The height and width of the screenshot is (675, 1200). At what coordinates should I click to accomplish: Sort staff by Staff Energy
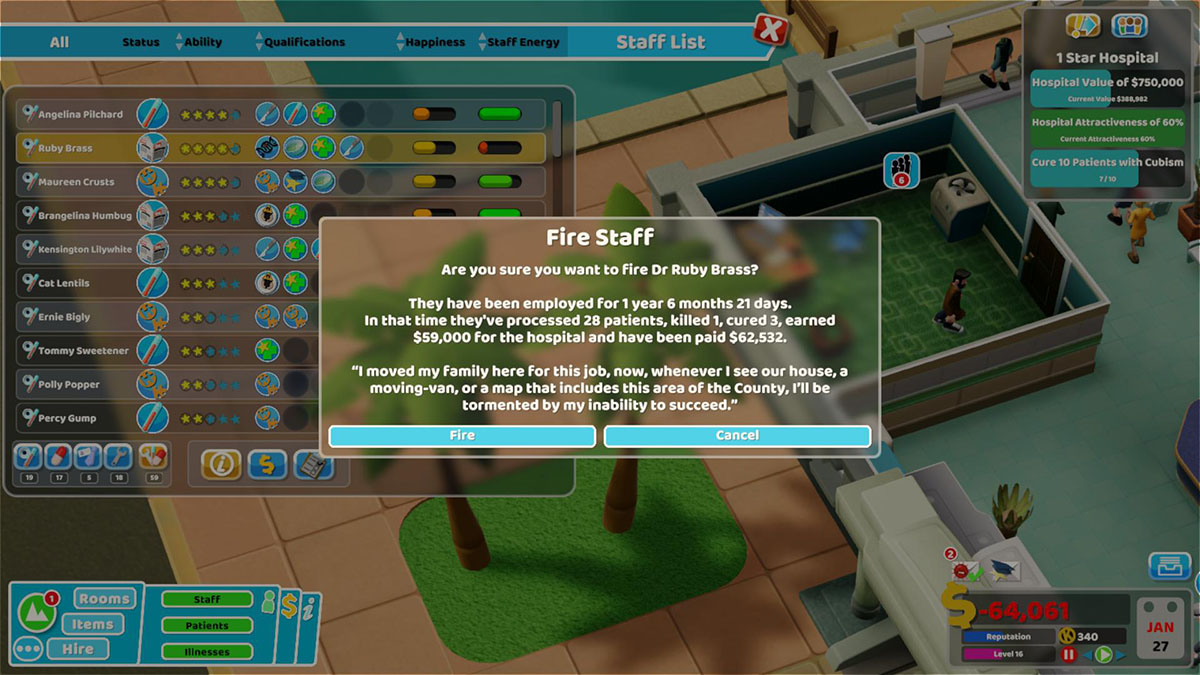522,42
